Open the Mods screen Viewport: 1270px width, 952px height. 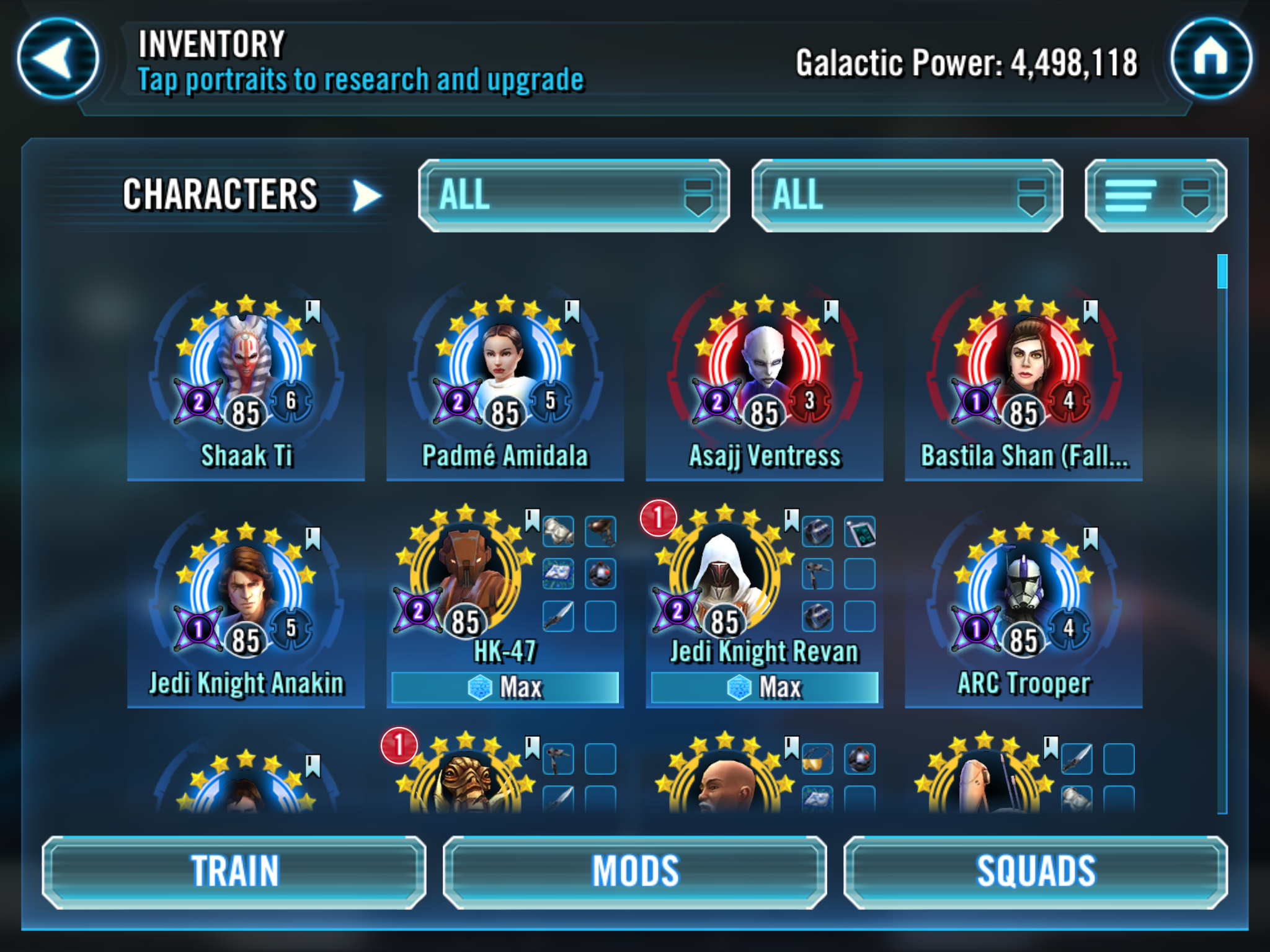coord(635,872)
